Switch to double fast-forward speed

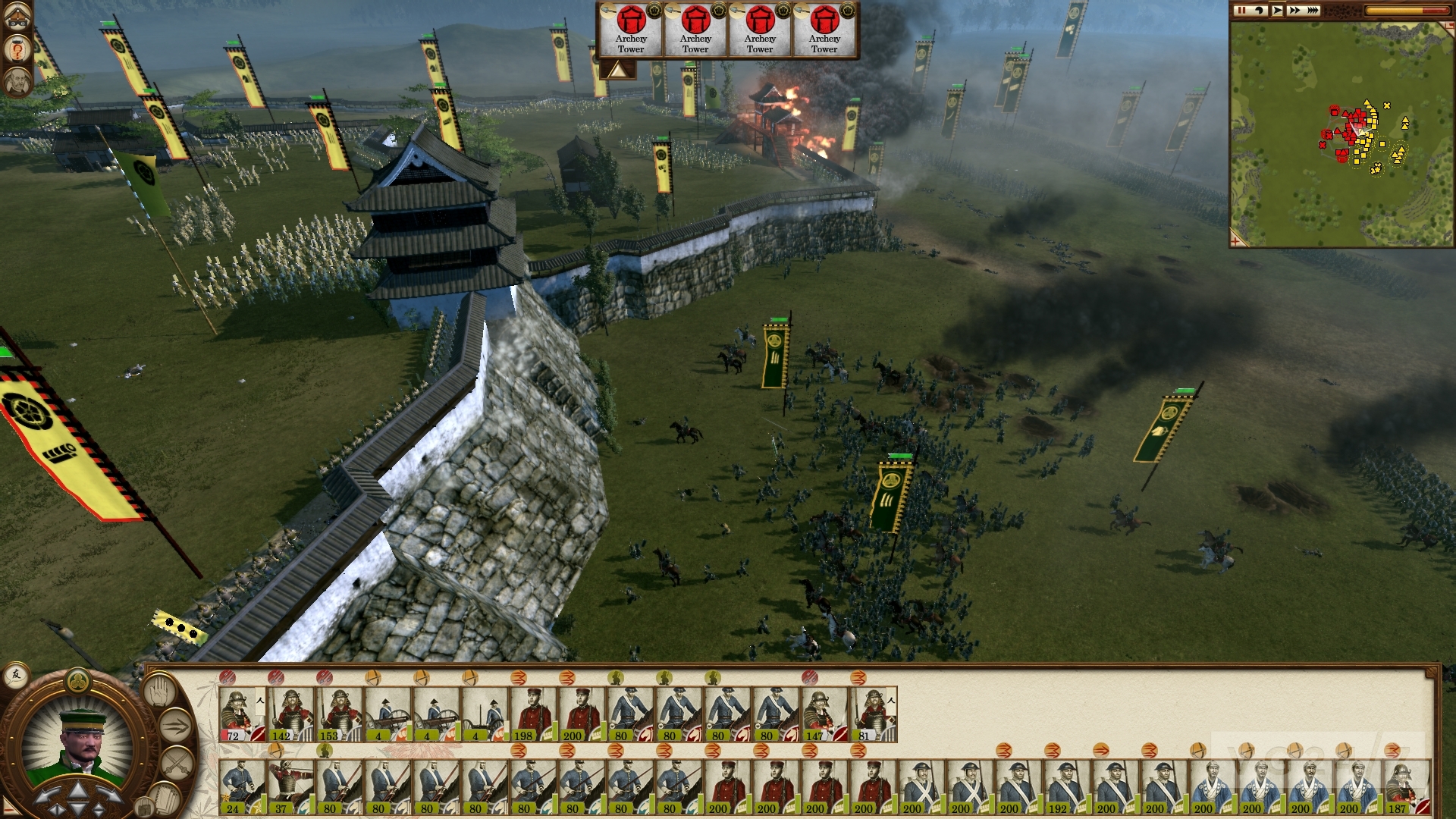tap(1294, 11)
